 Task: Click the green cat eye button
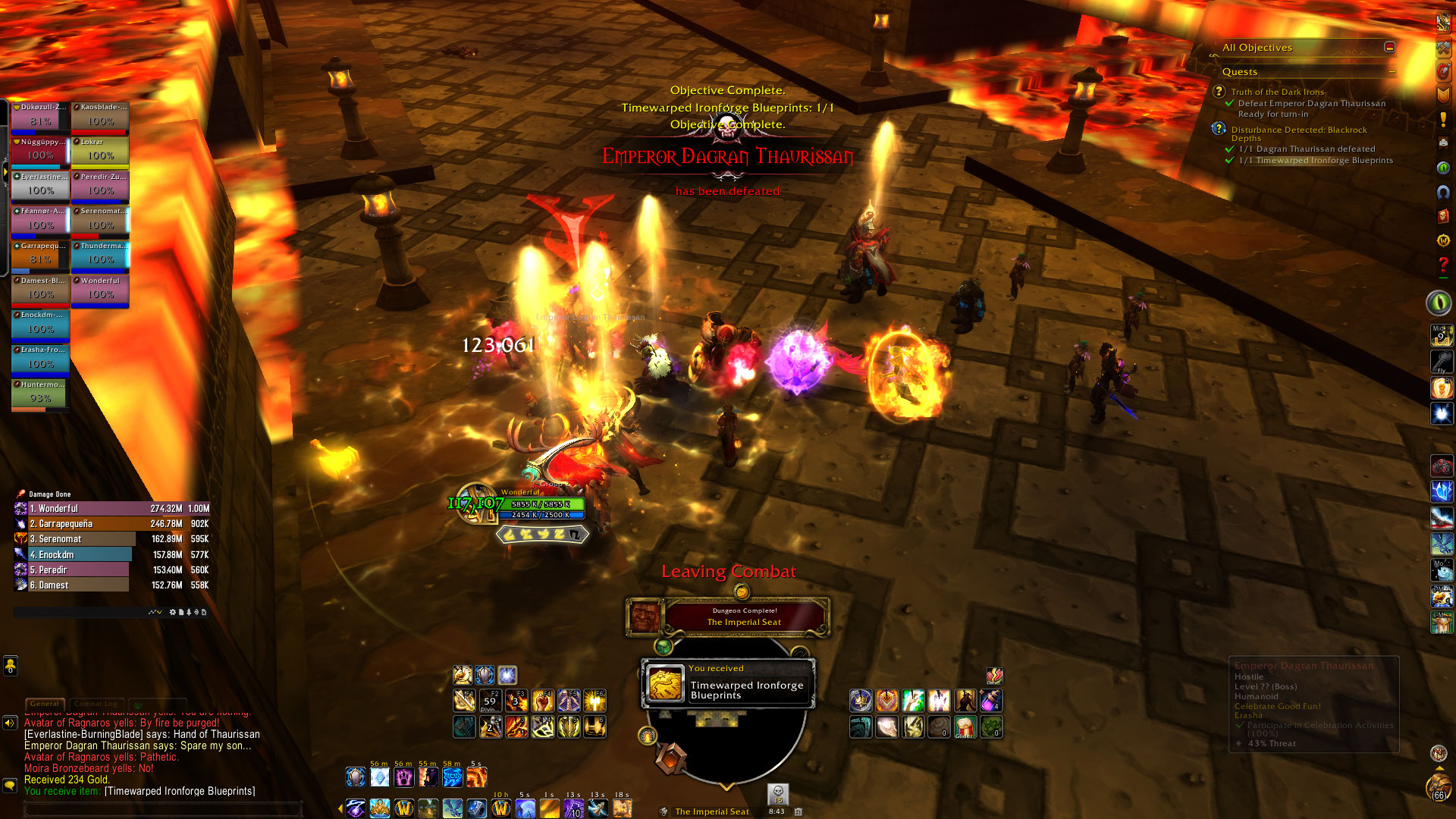coord(1438,303)
